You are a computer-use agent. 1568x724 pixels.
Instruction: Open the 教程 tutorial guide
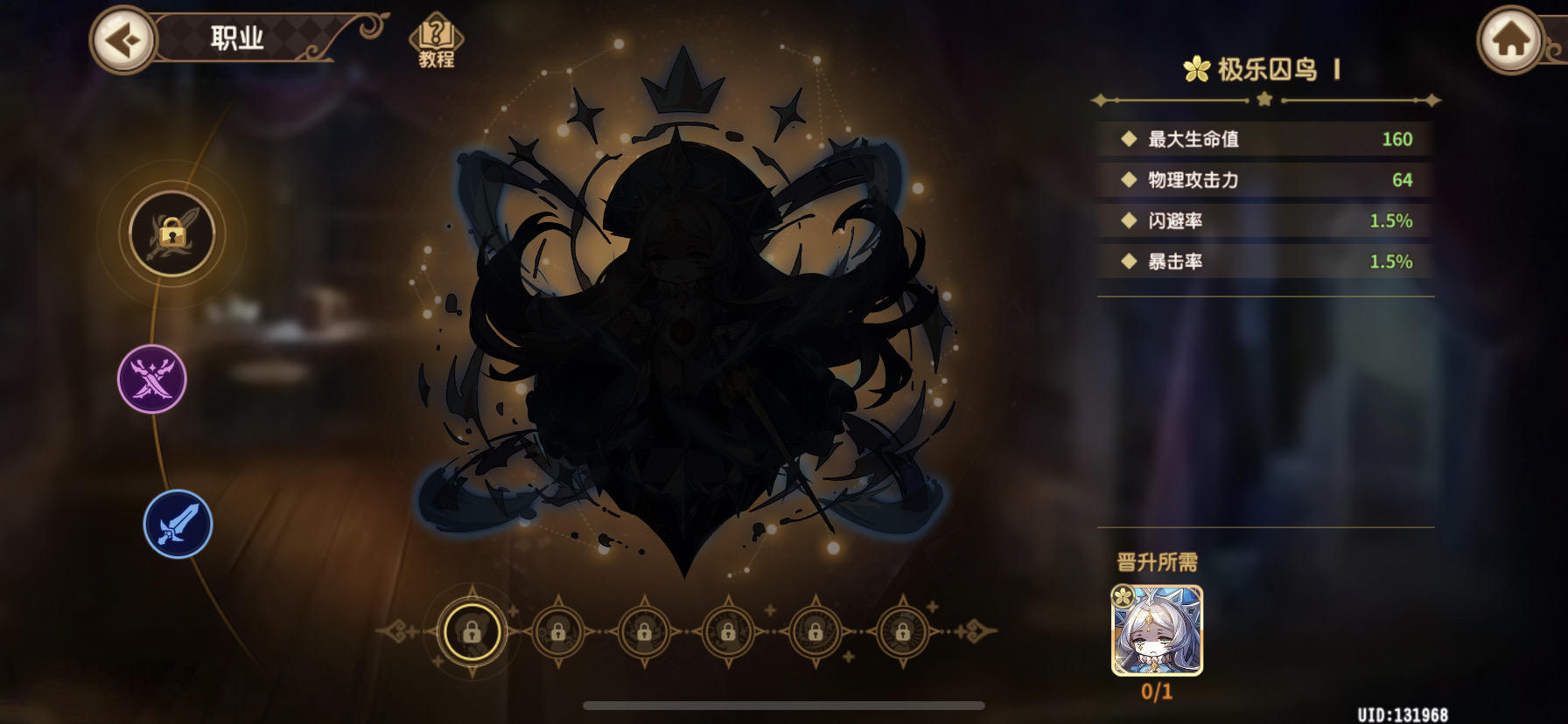pos(435,37)
